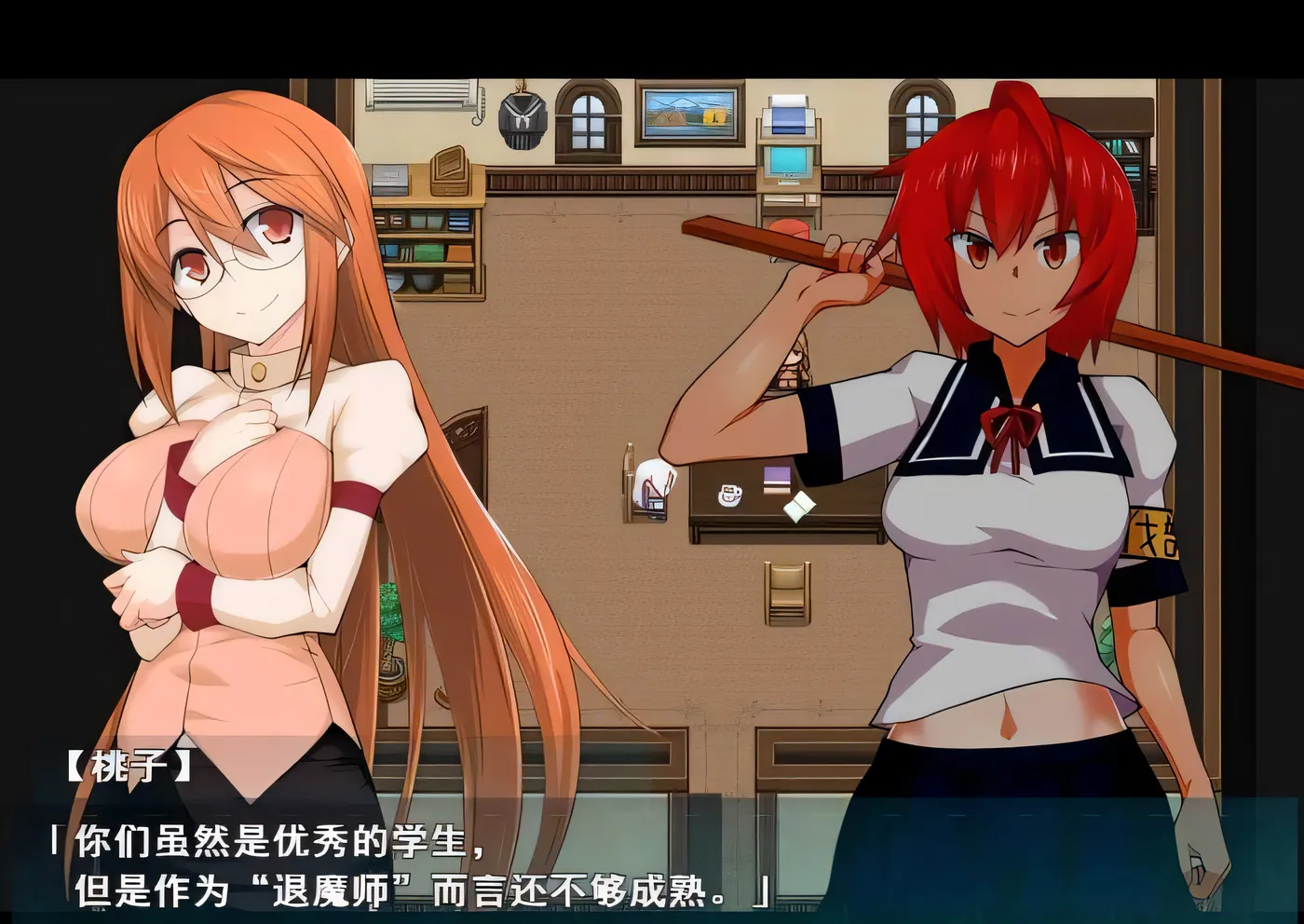The image size is (1304, 924).
Task: Expand the bookshelf in the top-right corner
Action: click(1132, 149)
